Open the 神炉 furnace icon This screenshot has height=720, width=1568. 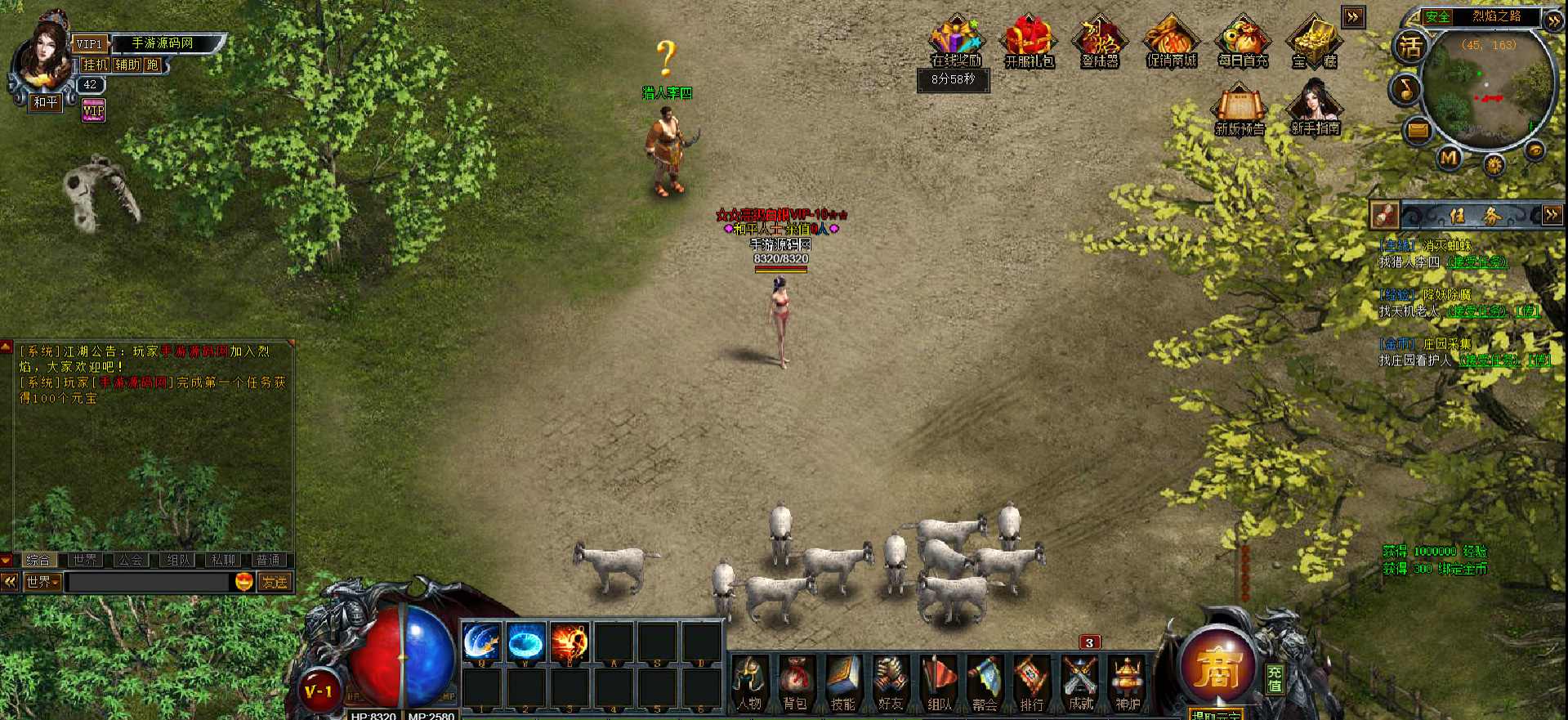pyautogui.click(x=1128, y=683)
